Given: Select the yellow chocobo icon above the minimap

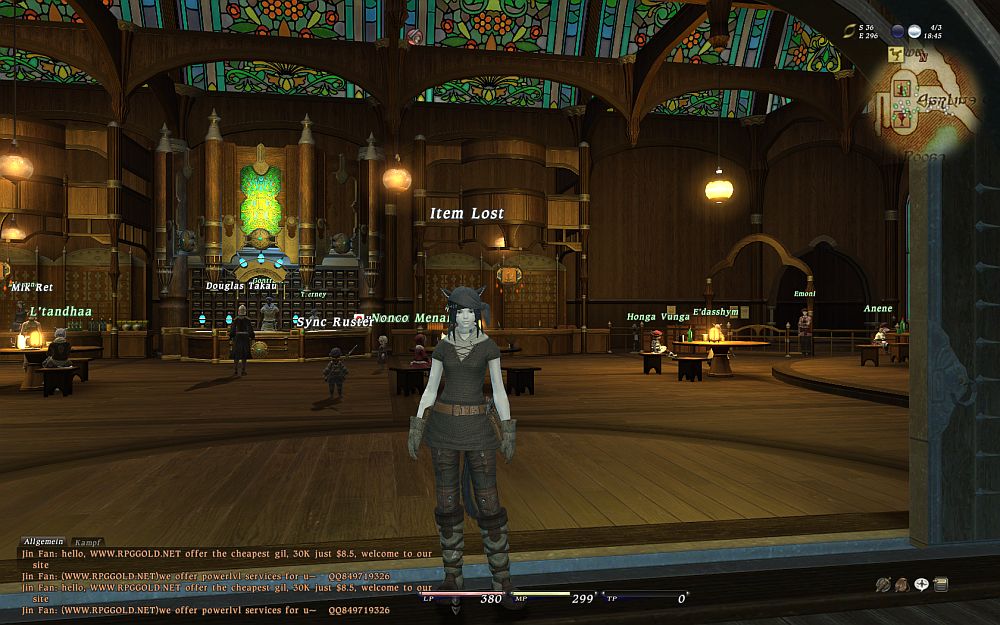Looking at the screenshot, I should click(x=895, y=57).
